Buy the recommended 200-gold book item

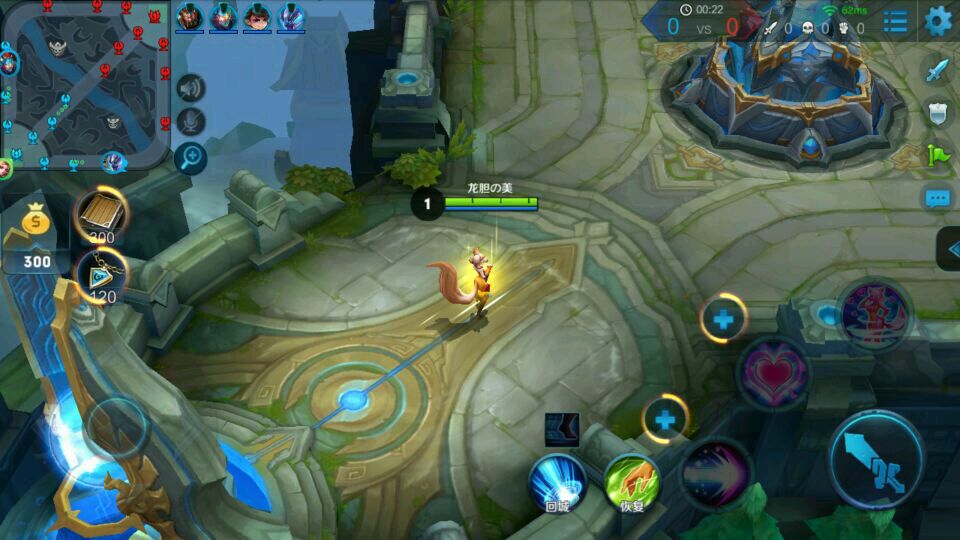[101, 212]
